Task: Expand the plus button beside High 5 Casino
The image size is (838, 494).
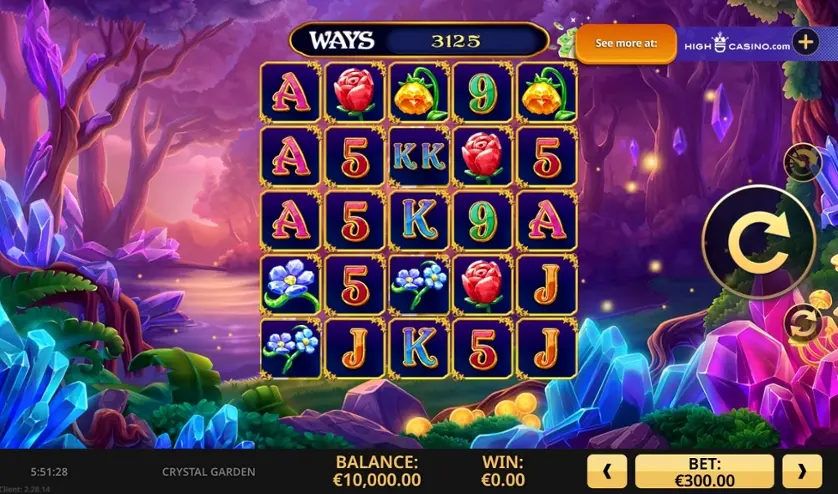Action: [805, 43]
